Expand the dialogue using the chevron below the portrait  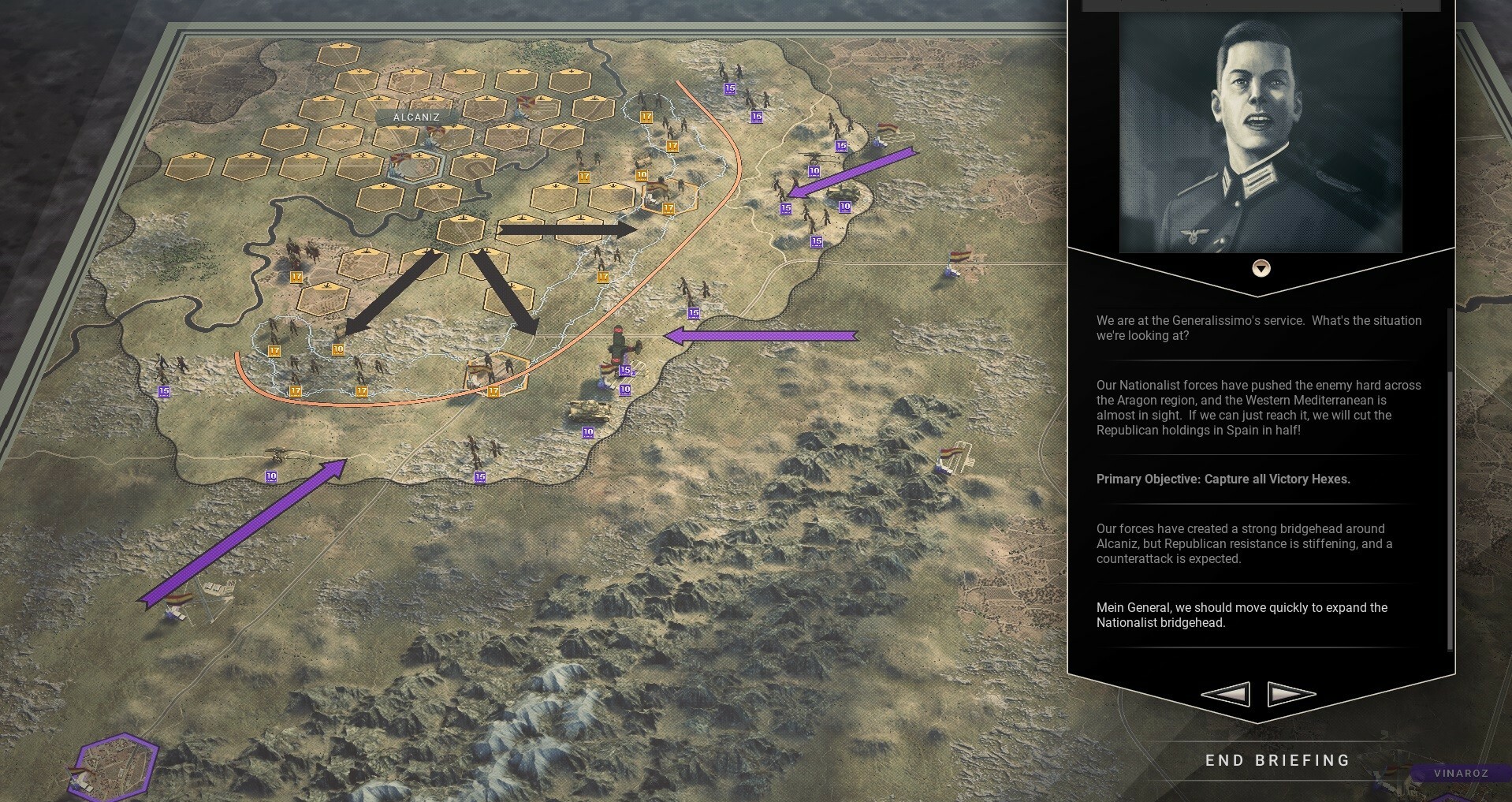tap(1262, 268)
